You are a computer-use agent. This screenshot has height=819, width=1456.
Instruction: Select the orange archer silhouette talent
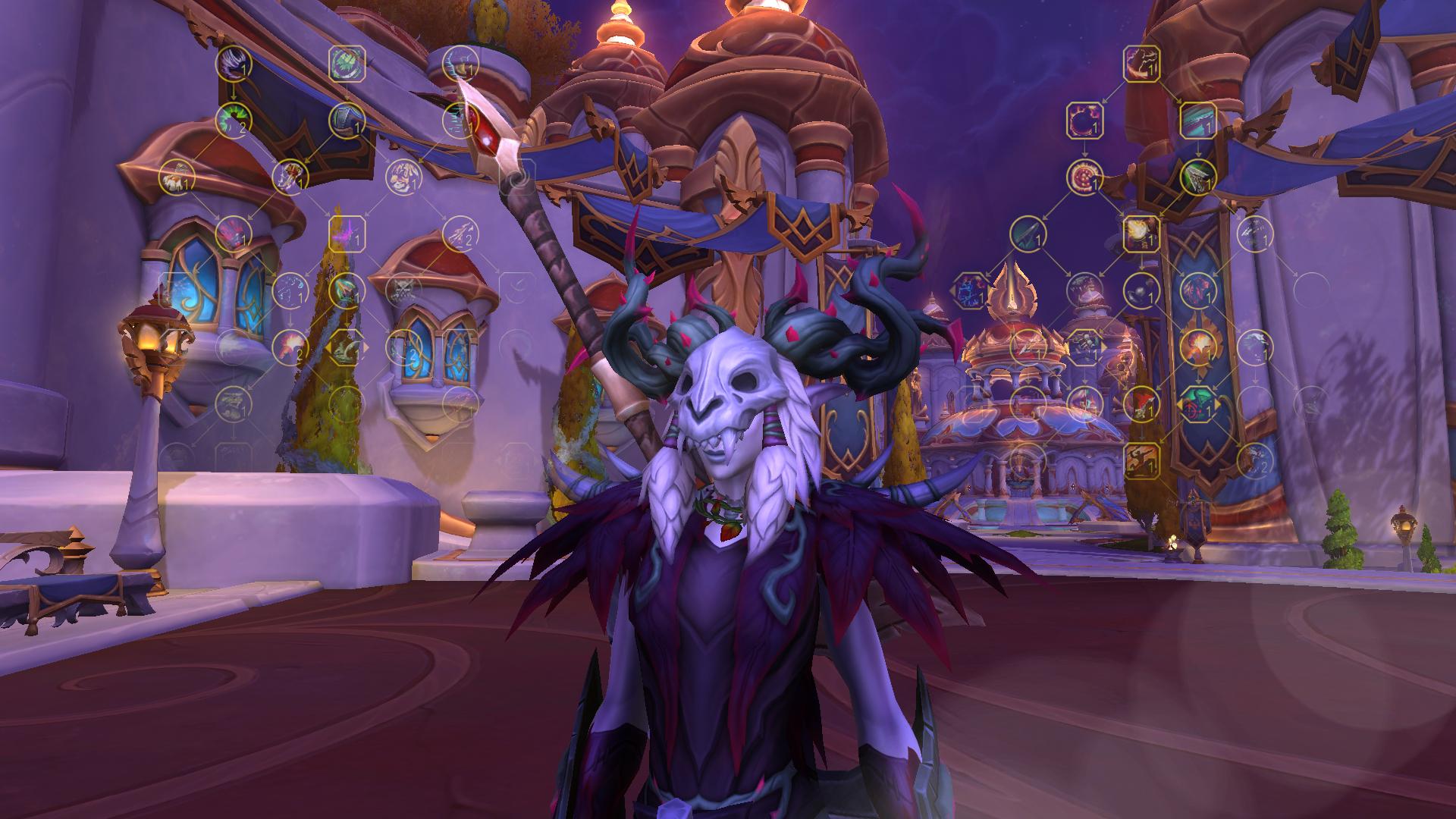pos(1140,460)
